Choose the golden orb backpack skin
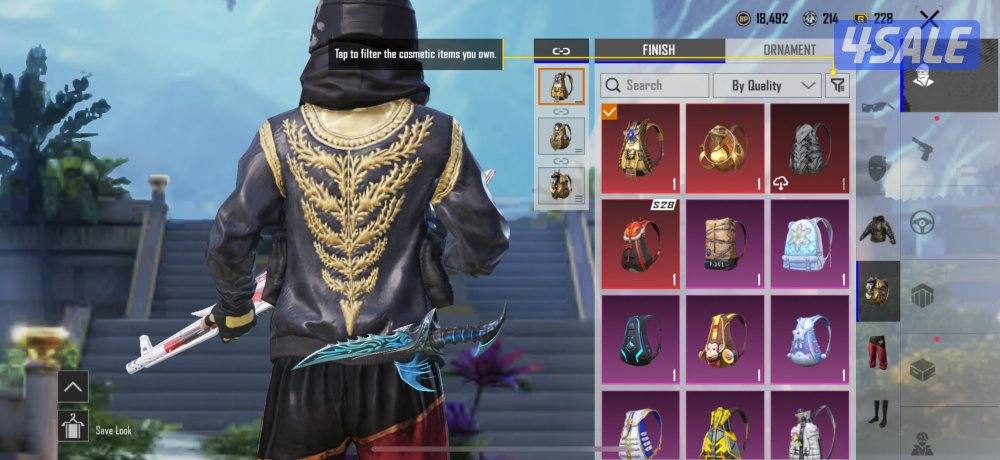1000x460 pixels. 724,148
